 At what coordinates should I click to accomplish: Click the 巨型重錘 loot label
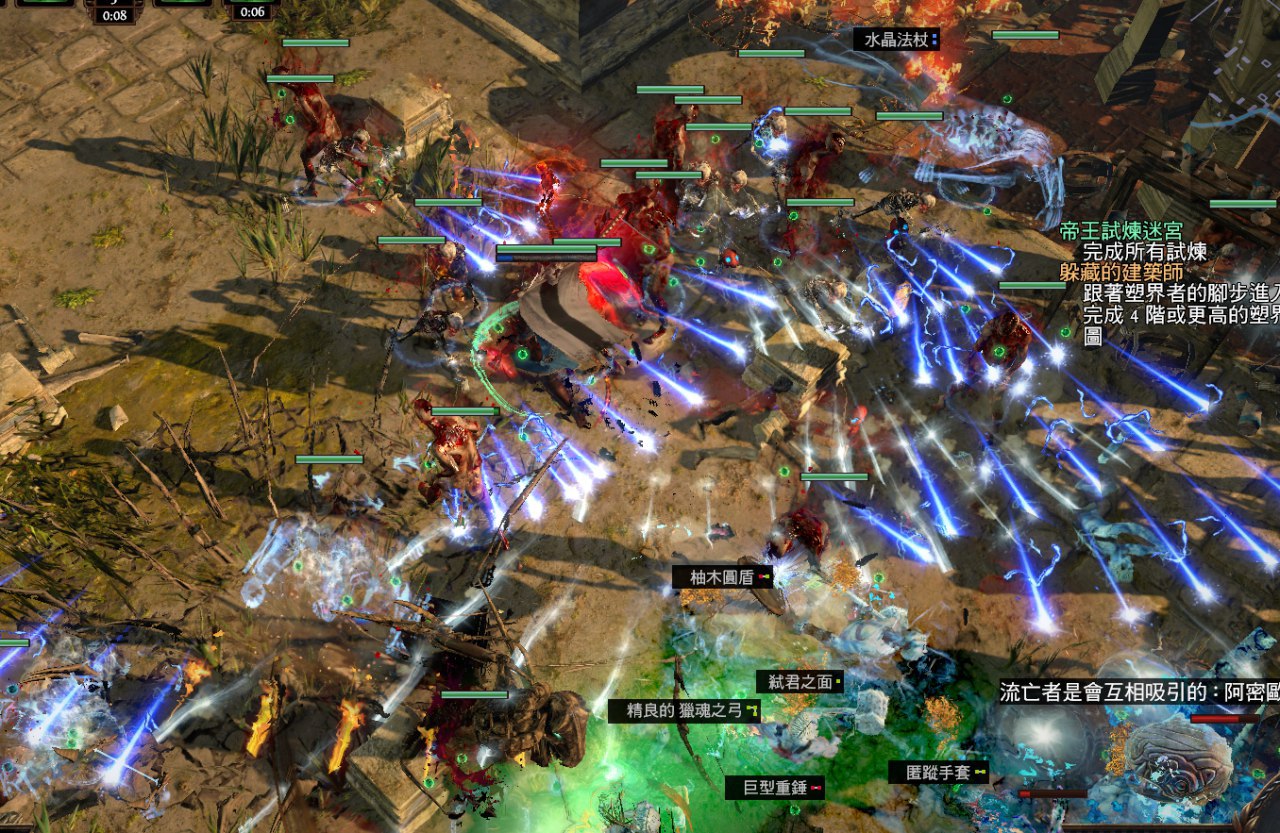click(775, 788)
